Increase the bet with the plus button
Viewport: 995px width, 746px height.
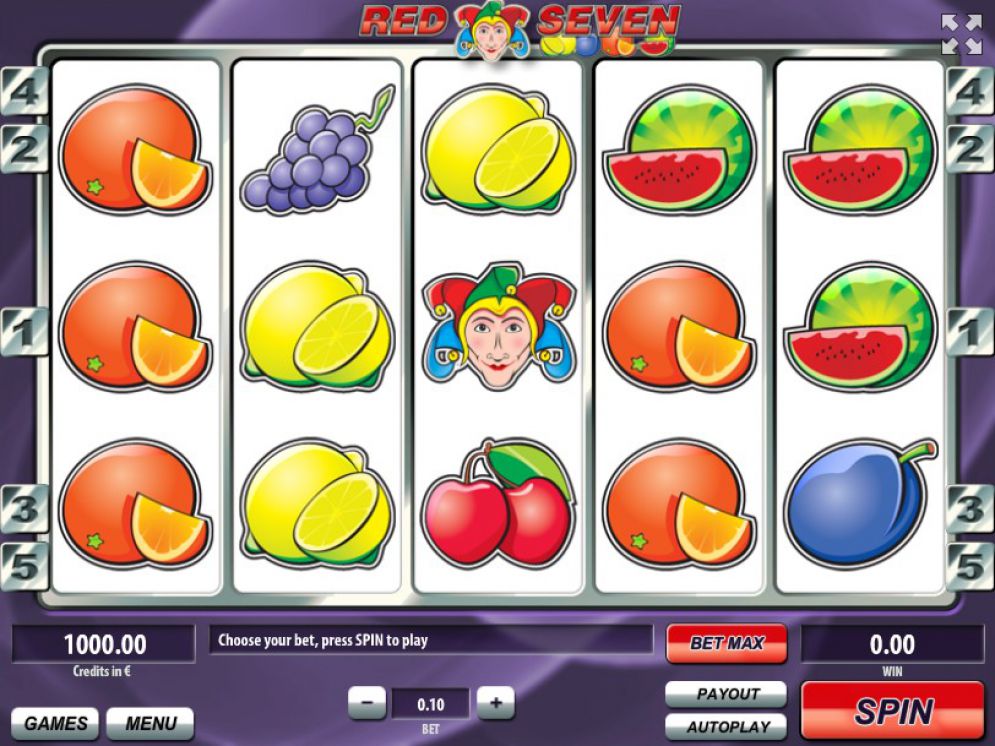coord(495,703)
